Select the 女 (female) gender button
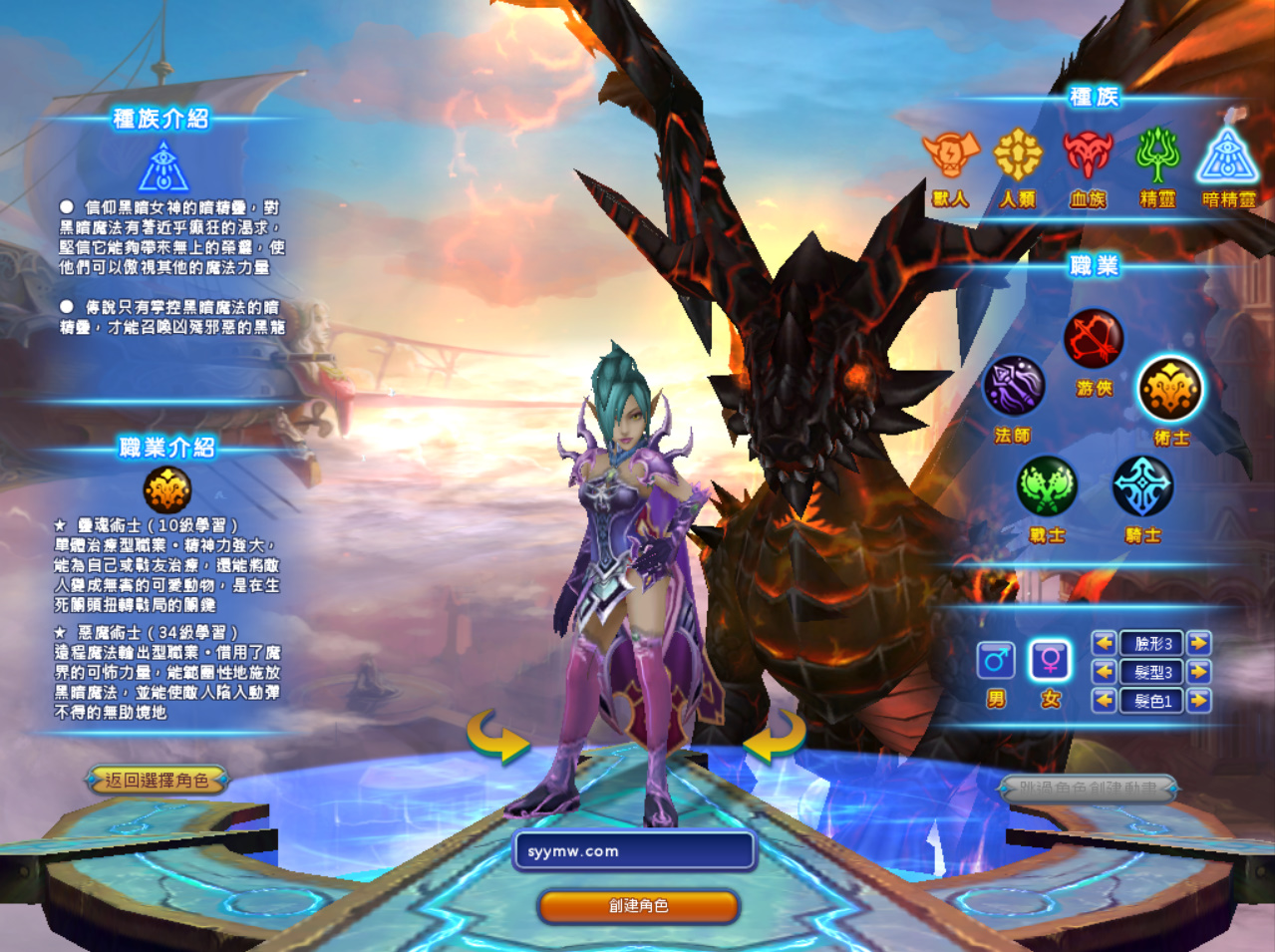Viewport: 1275px width, 952px height. [x=1051, y=660]
